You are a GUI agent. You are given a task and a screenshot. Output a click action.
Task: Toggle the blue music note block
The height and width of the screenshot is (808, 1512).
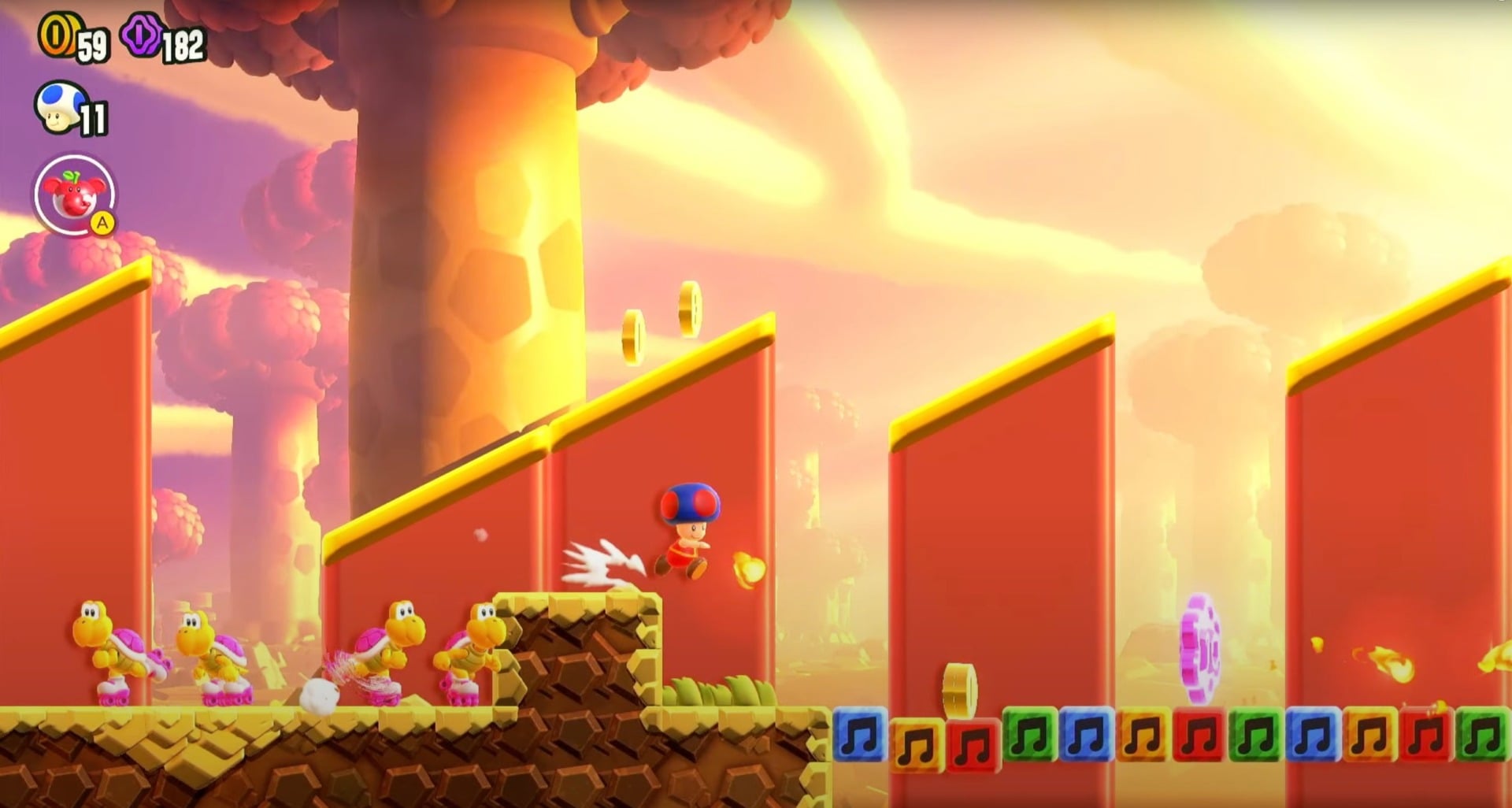(x=858, y=738)
